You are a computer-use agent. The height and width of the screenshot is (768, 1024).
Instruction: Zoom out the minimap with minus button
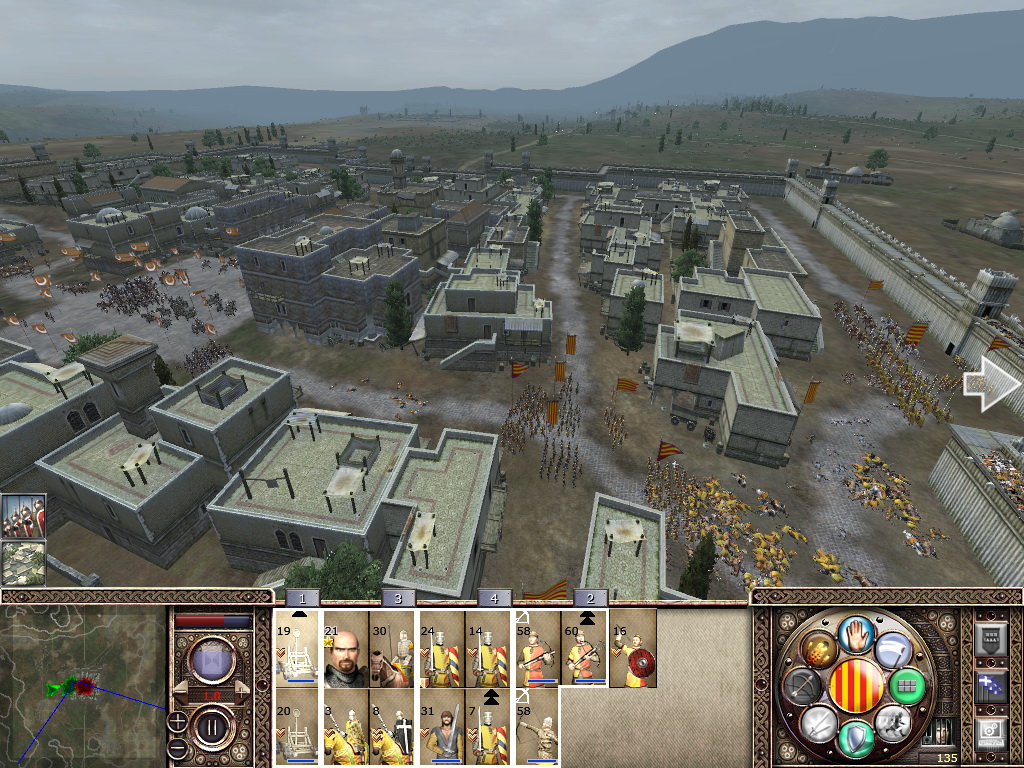click(177, 747)
